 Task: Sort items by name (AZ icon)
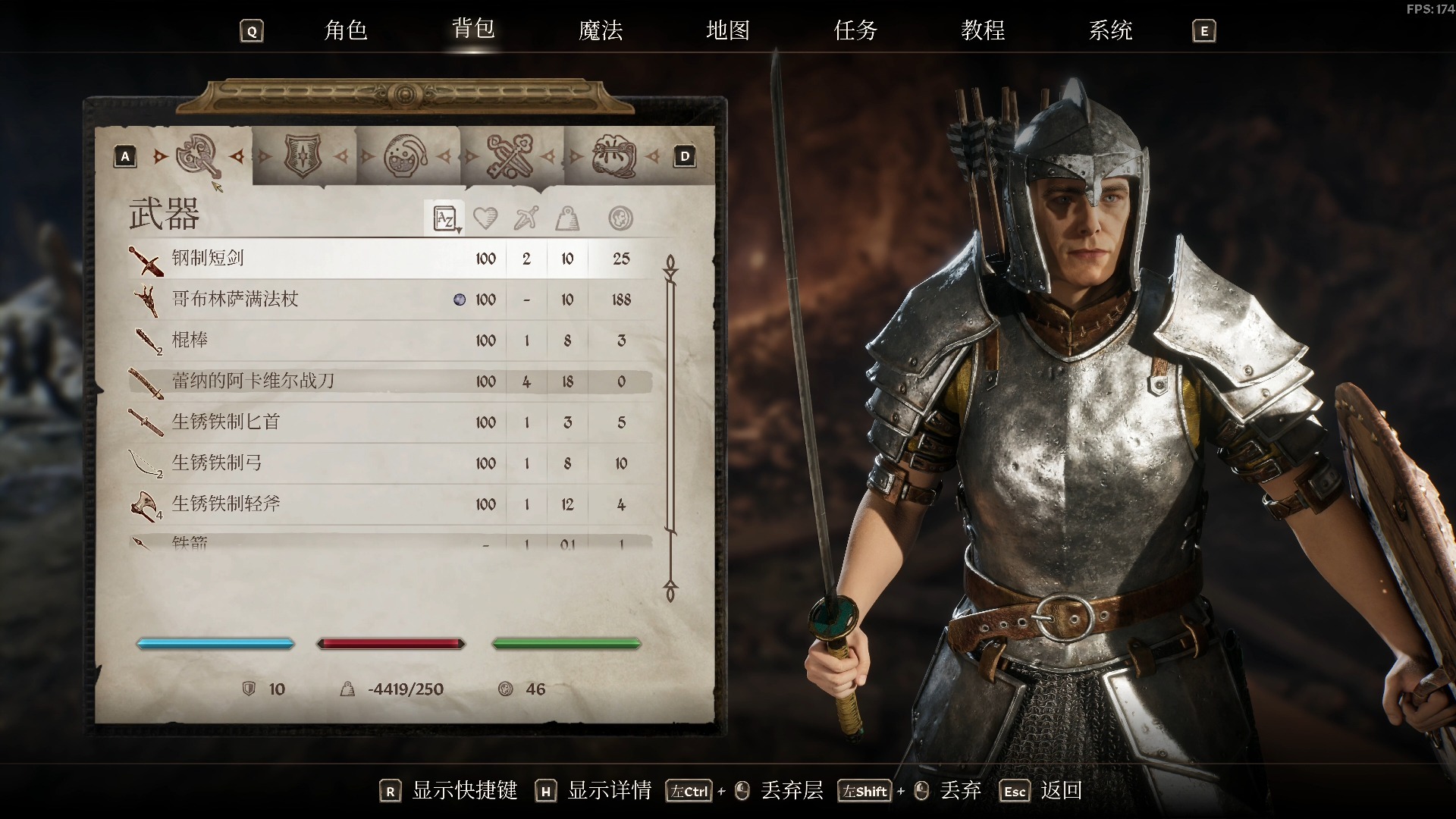point(444,219)
